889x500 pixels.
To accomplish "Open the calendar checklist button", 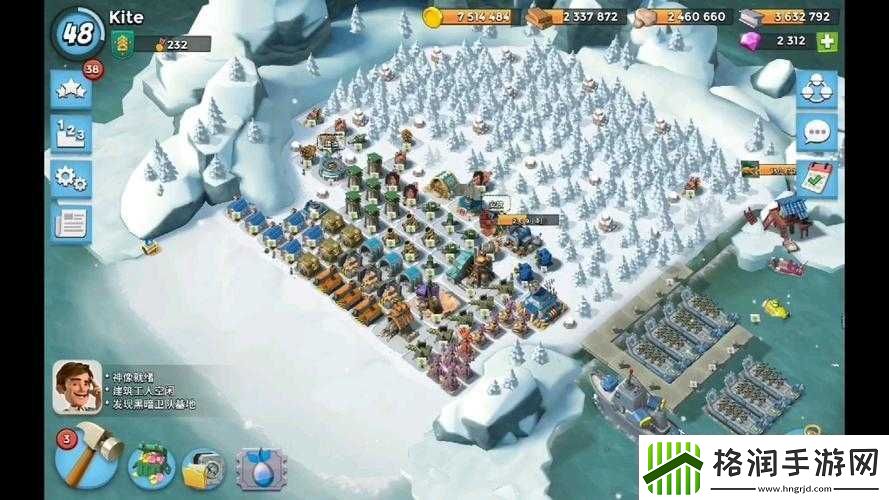I will coord(817,177).
